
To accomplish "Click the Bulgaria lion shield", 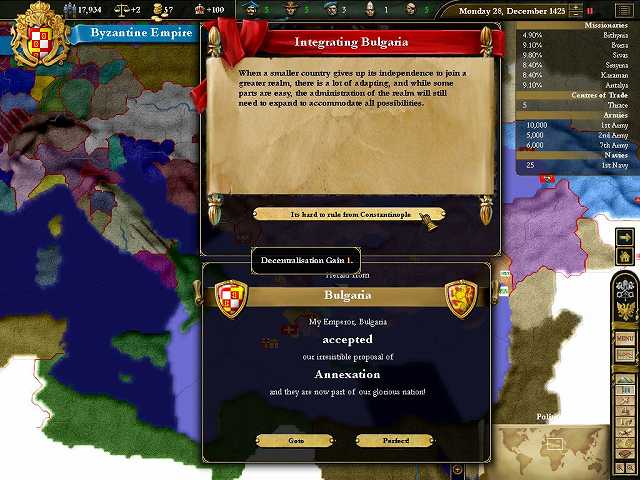I will point(461,298).
